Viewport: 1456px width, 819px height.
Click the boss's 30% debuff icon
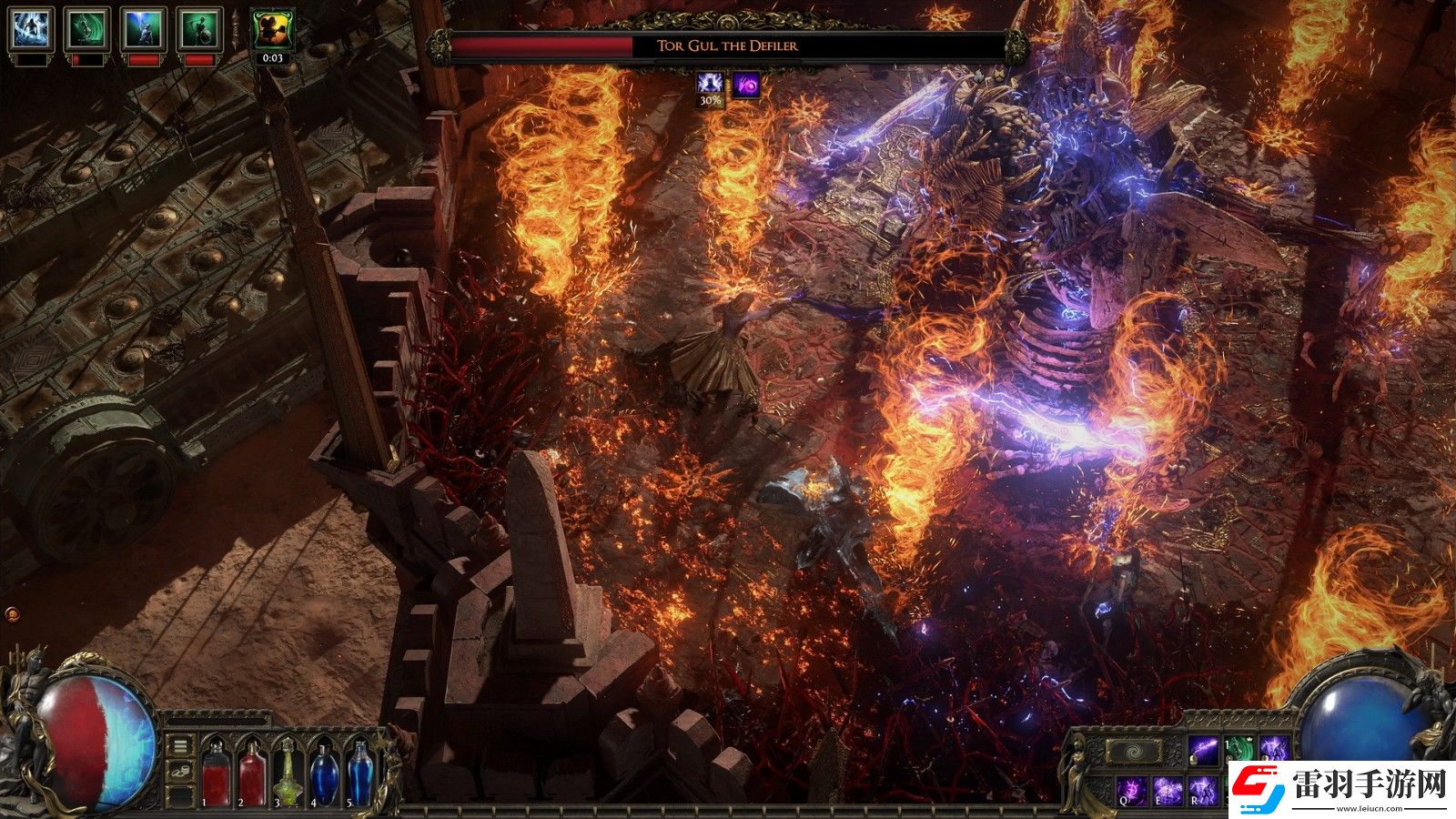710,86
